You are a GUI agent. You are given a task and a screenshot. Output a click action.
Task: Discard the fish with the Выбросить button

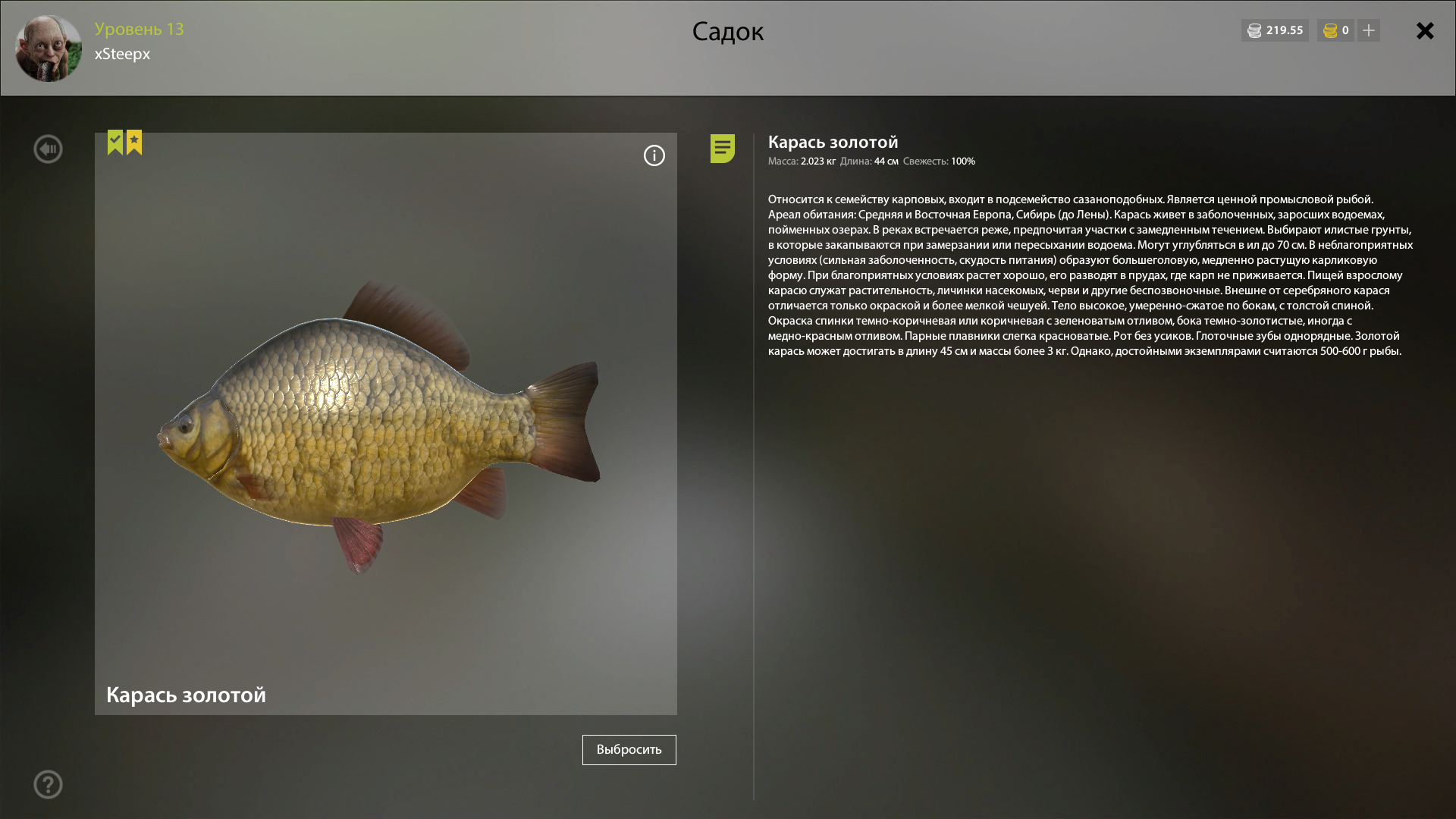pyautogui.click(x=629, y=749)
